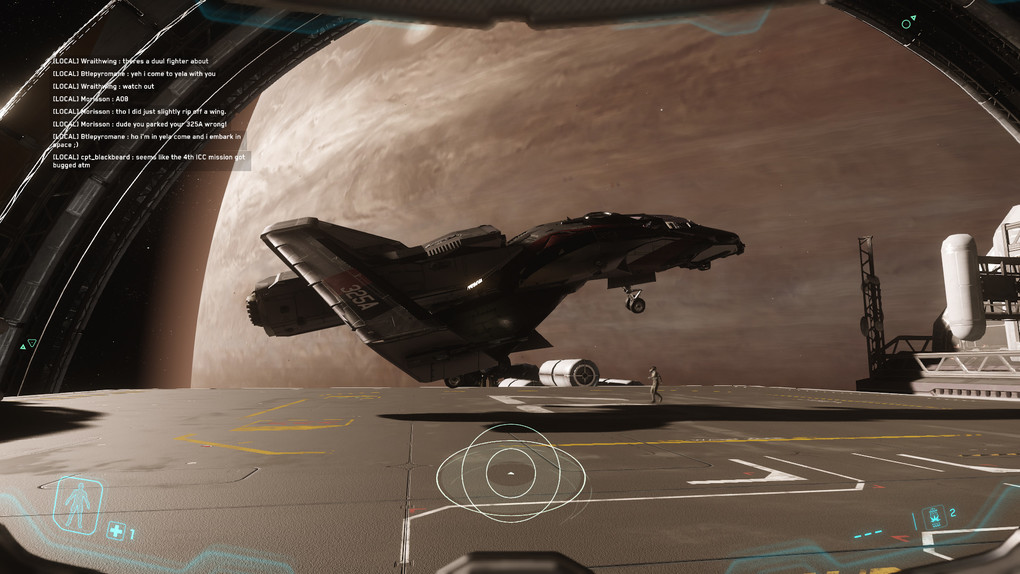Select the medpen cross icon

point(116,532)
